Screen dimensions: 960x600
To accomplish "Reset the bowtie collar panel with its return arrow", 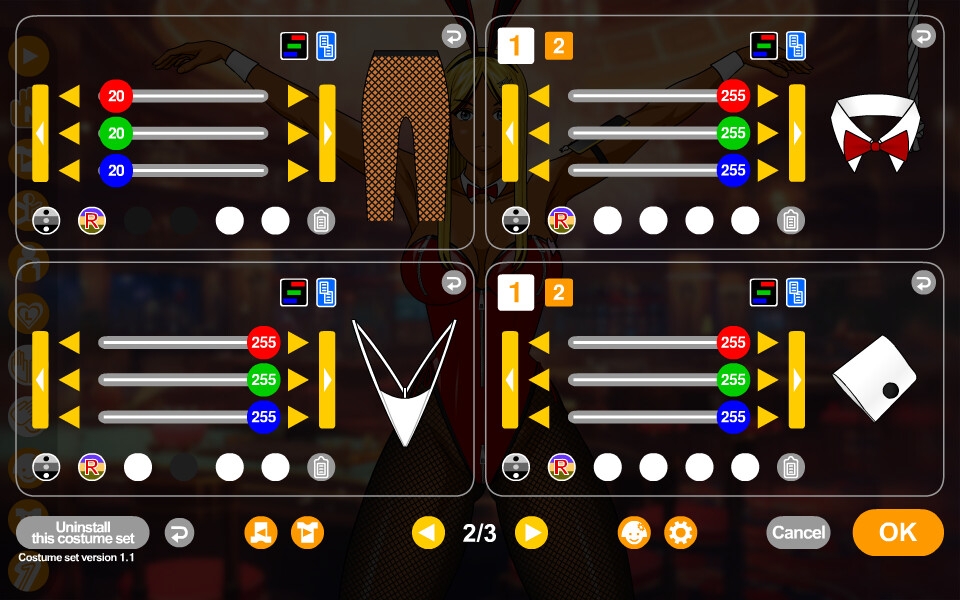I will 922,37.
